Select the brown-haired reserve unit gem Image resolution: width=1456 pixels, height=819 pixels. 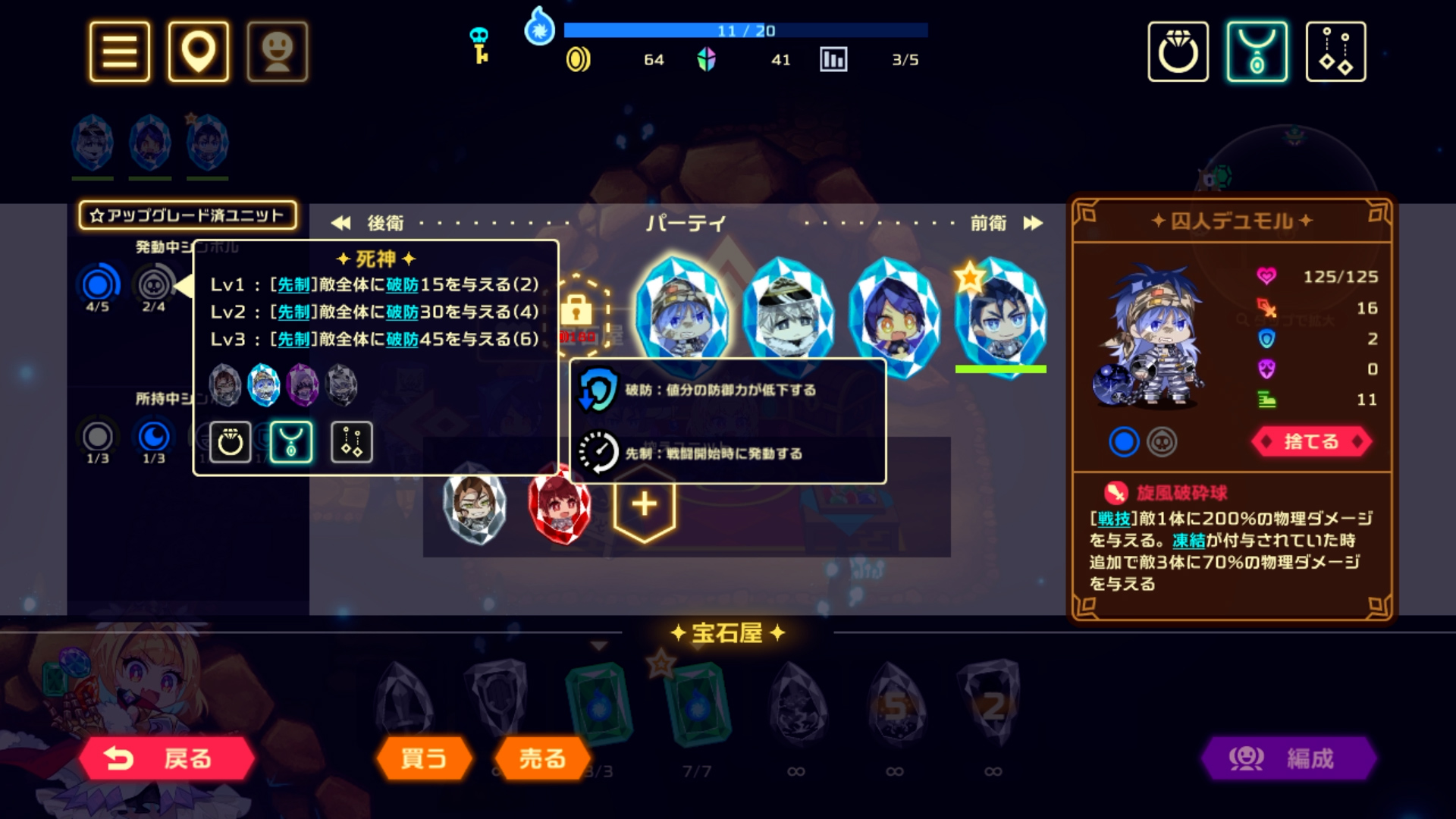click(x=475, y=504)
